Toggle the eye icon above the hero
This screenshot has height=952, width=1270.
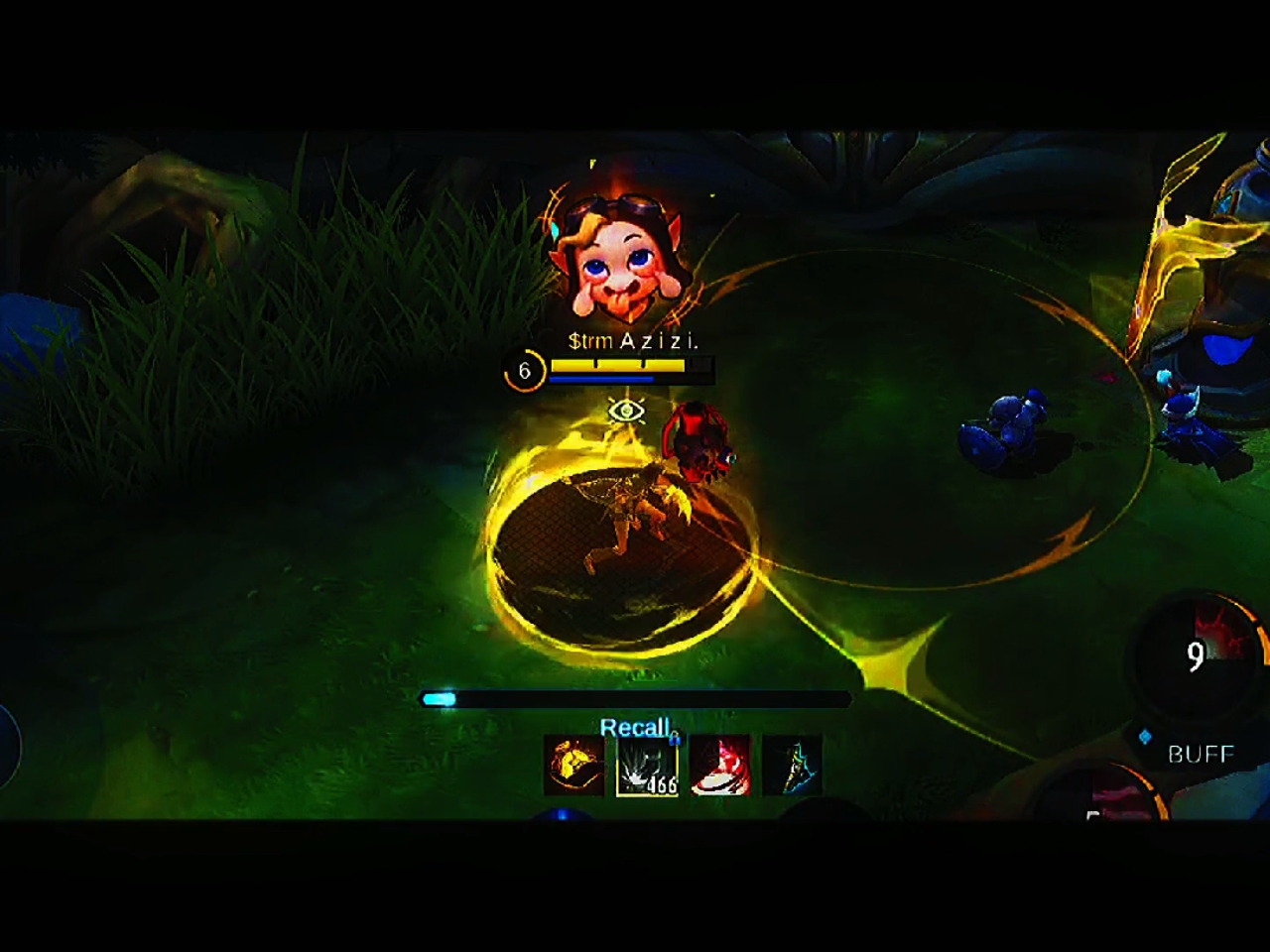click(626, 410)
